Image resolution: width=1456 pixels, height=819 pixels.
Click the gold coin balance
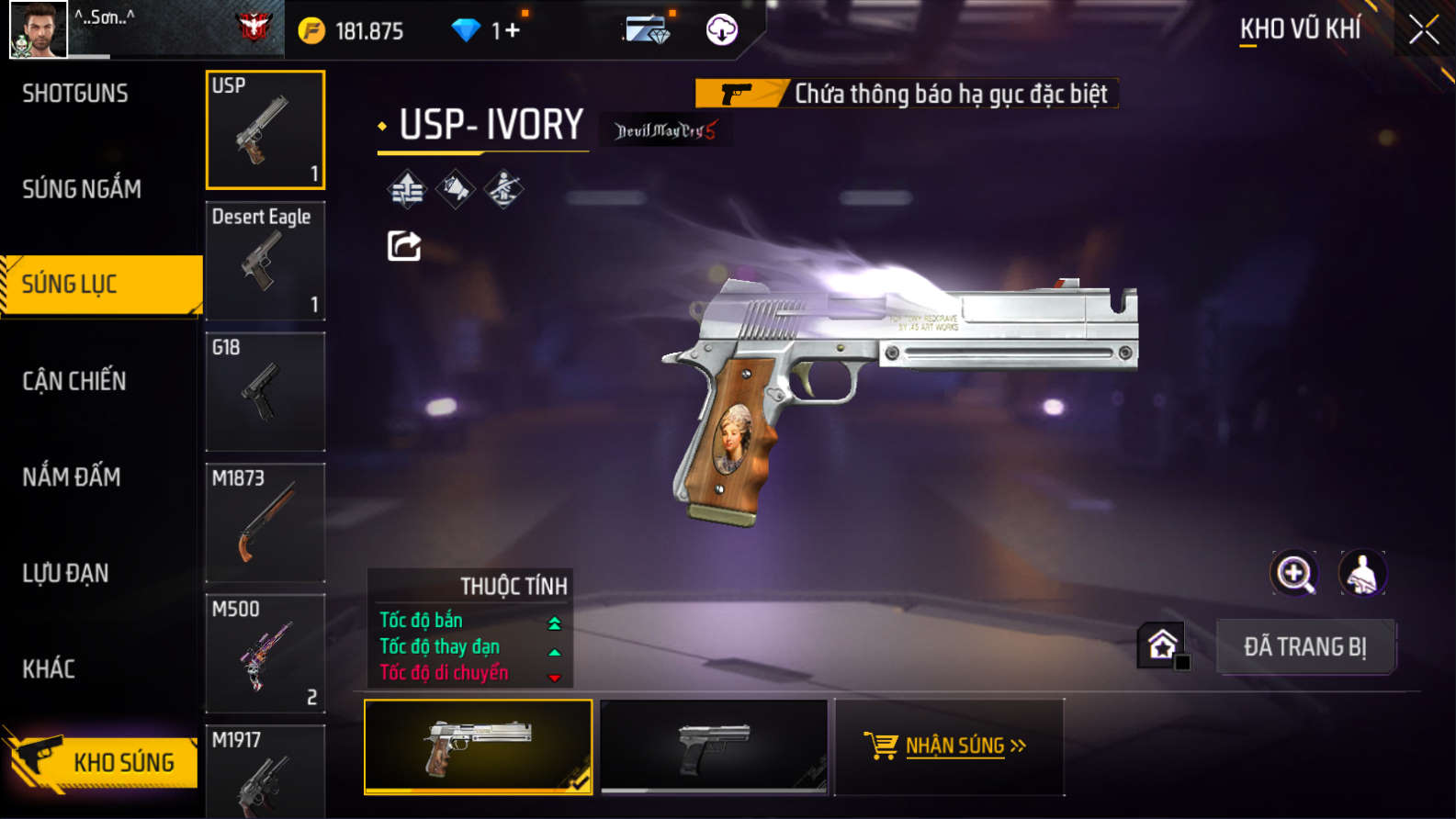352,31
